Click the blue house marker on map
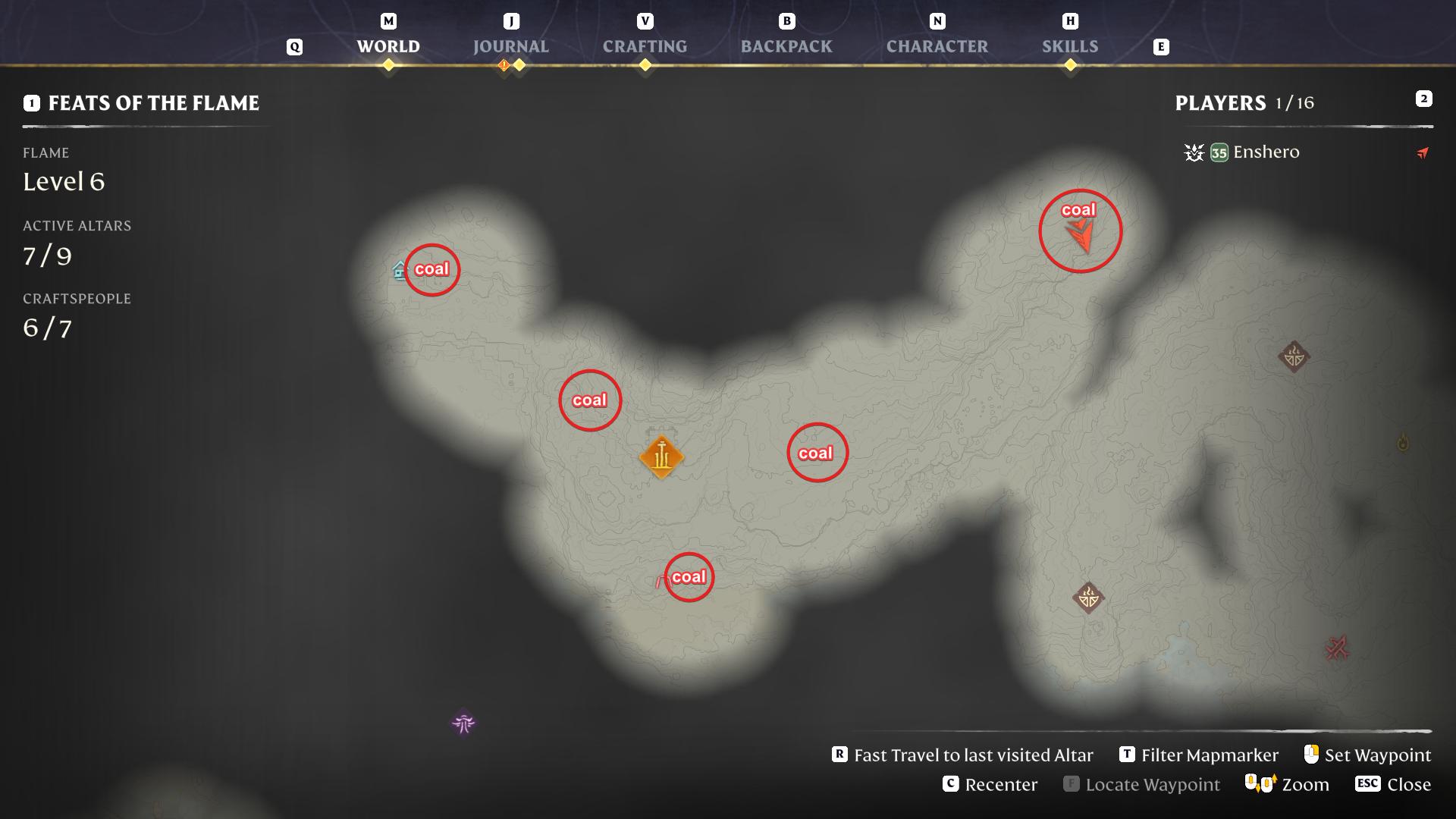Screen dimensions: 1456x819 point(400,270)
